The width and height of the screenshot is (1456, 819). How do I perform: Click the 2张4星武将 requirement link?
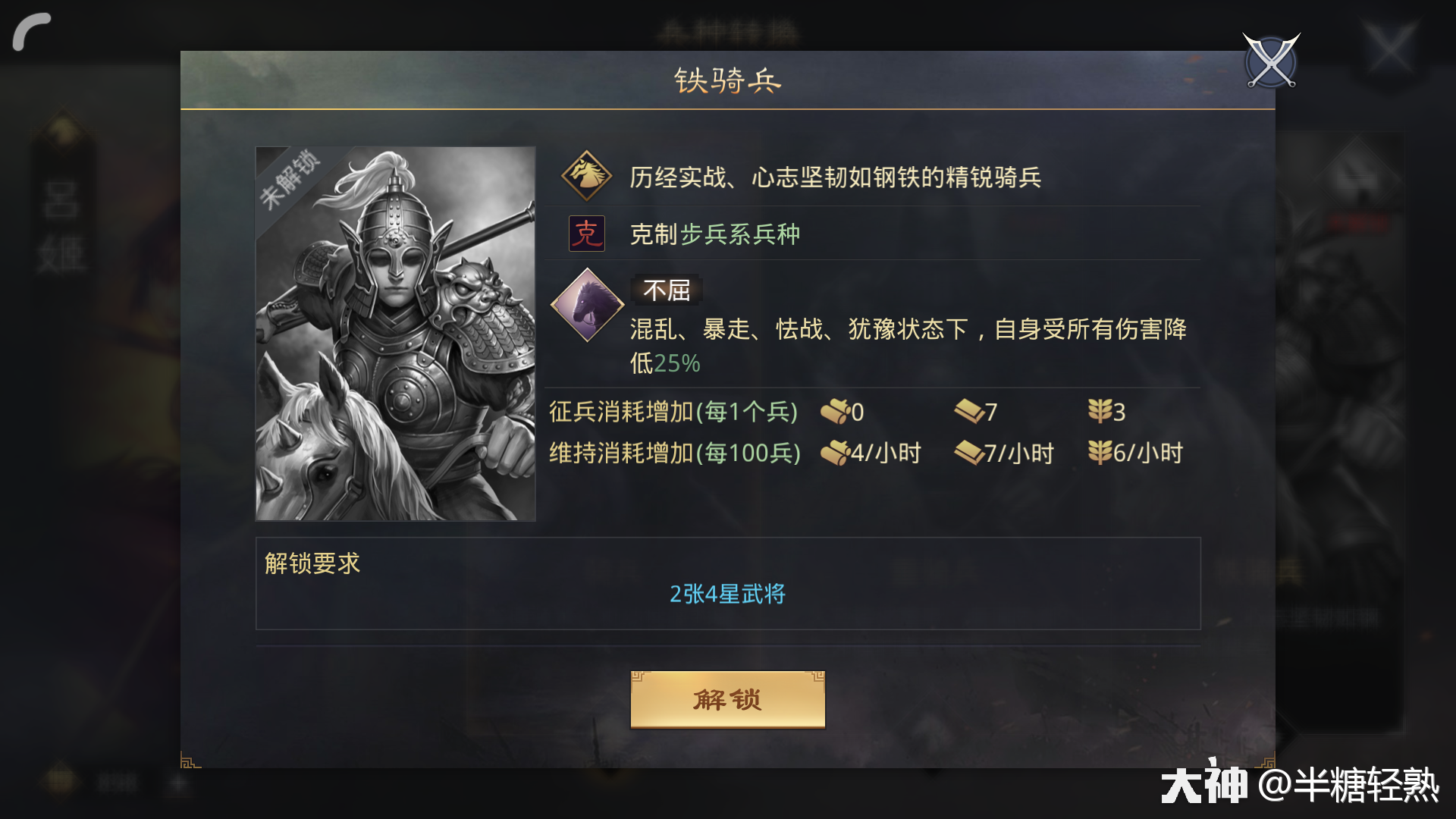point(727,596)
